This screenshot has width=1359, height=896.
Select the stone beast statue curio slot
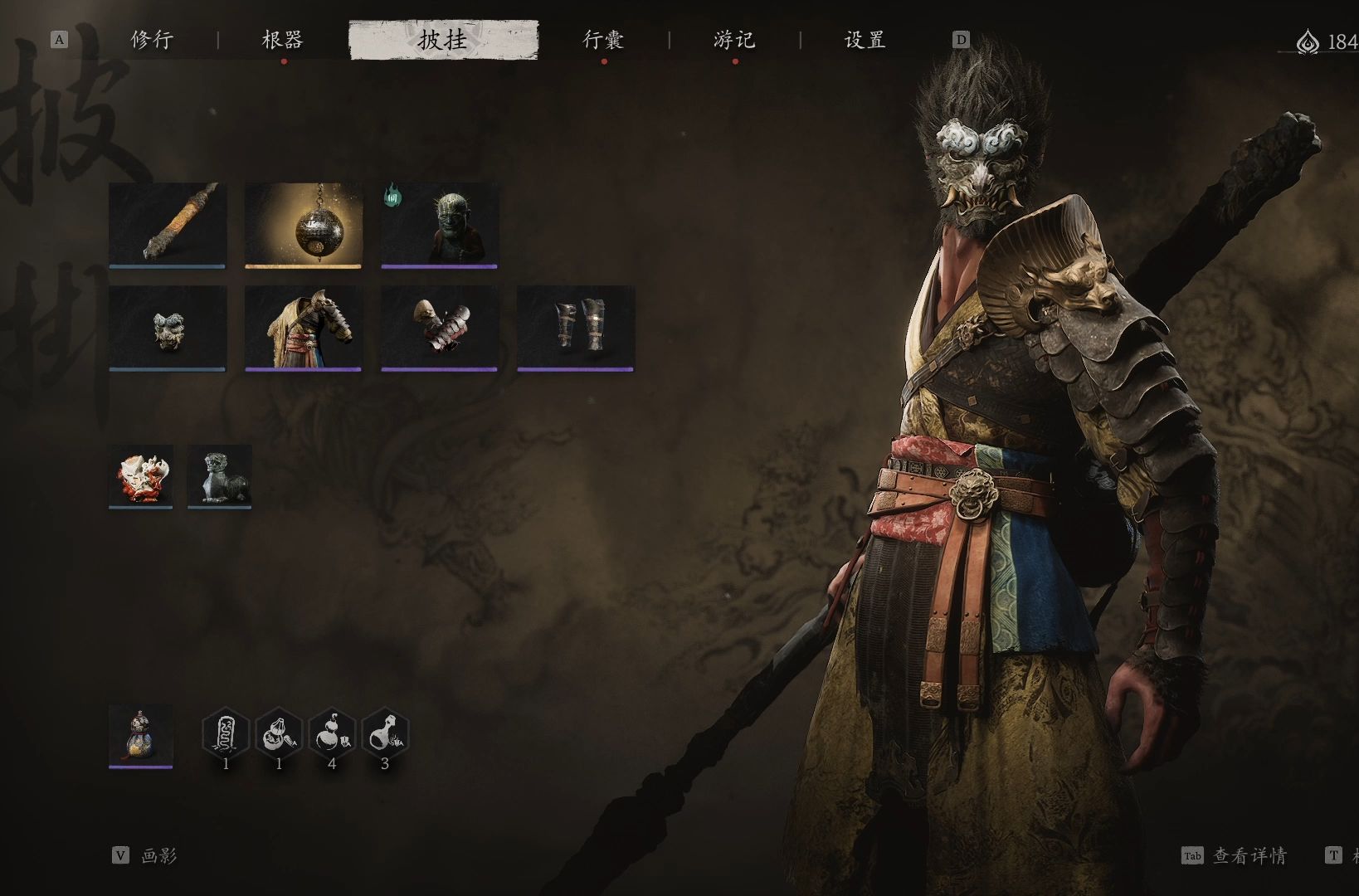point(220,476)
